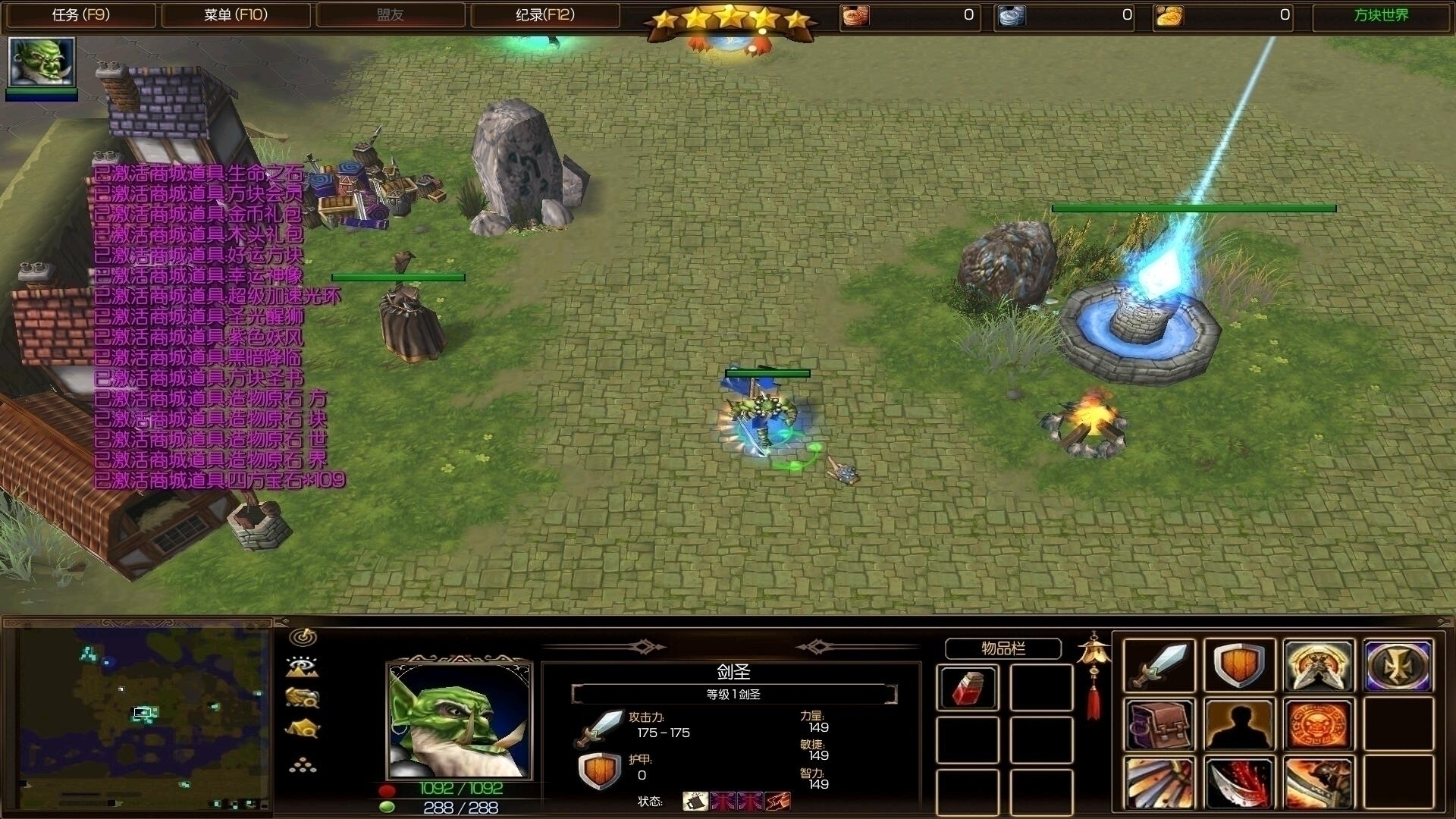Viewport: 1456px width, 819px height.
Task: Click the minimap
Action: click(x=144, y=717)
